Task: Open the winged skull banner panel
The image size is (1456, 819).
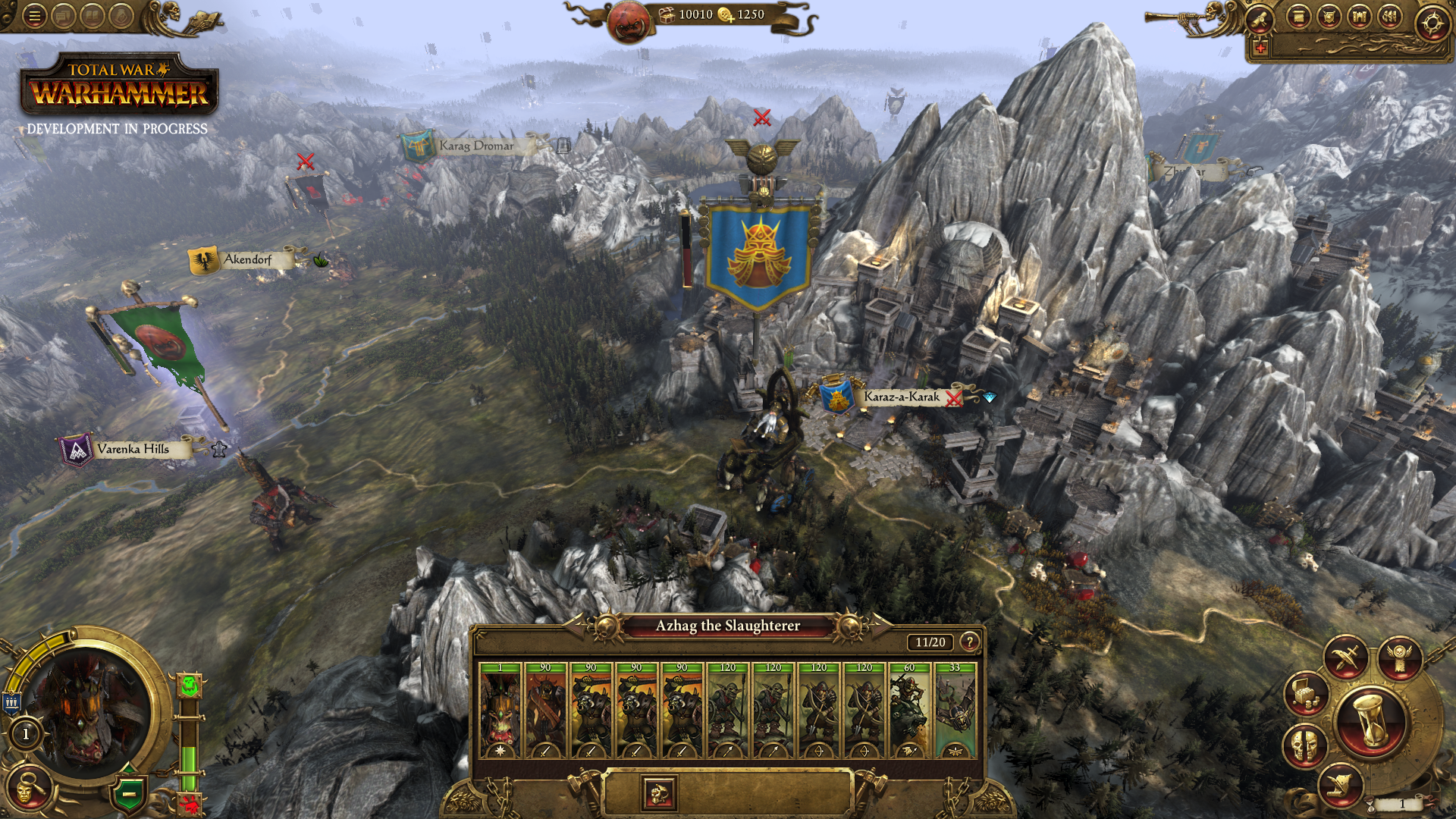Action: [x=1400, y=657]
